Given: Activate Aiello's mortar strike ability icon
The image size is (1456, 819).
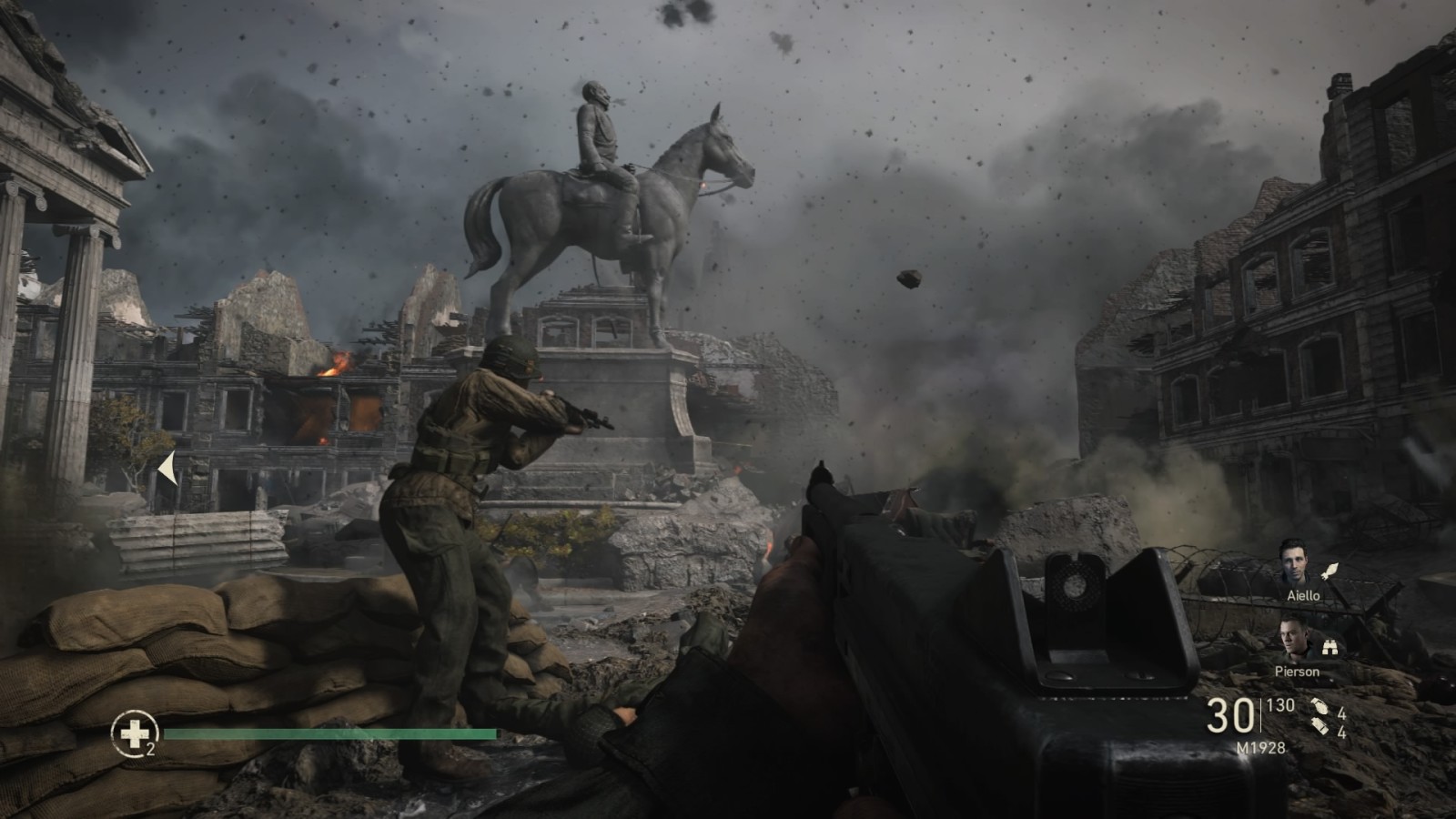Looking at the screenshot, I should [1330, 571].
